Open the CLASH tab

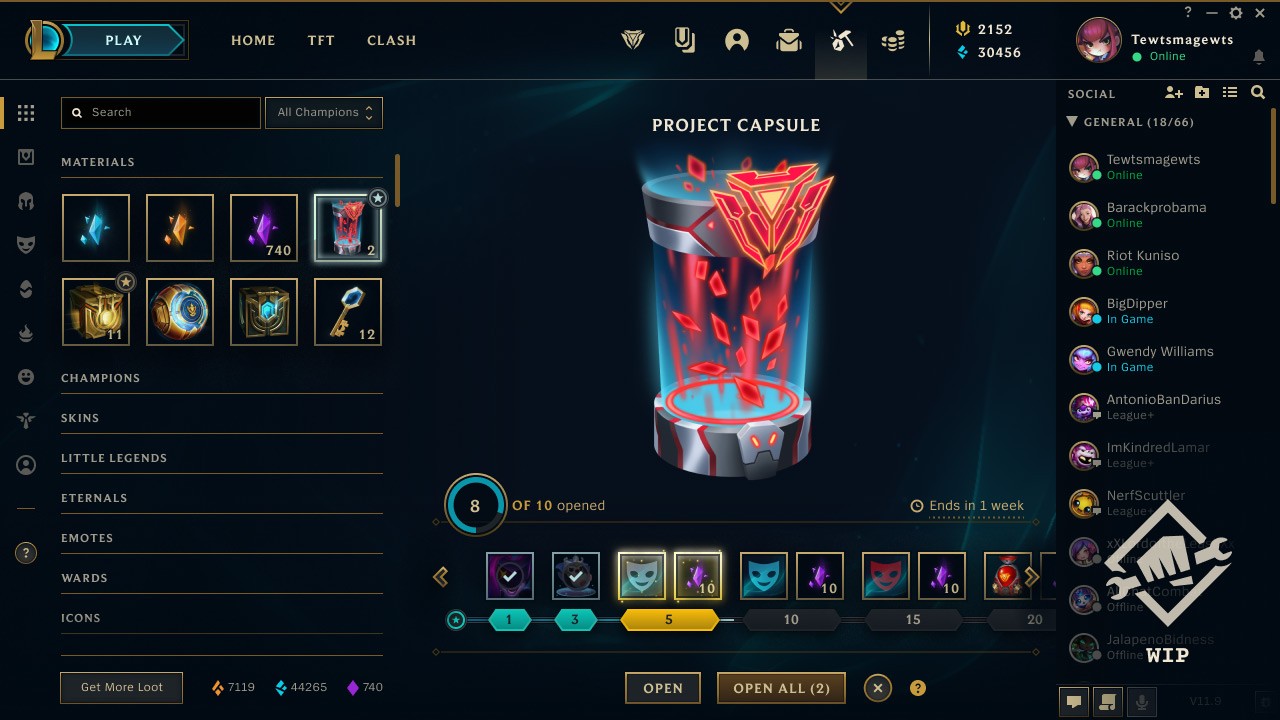391,40
